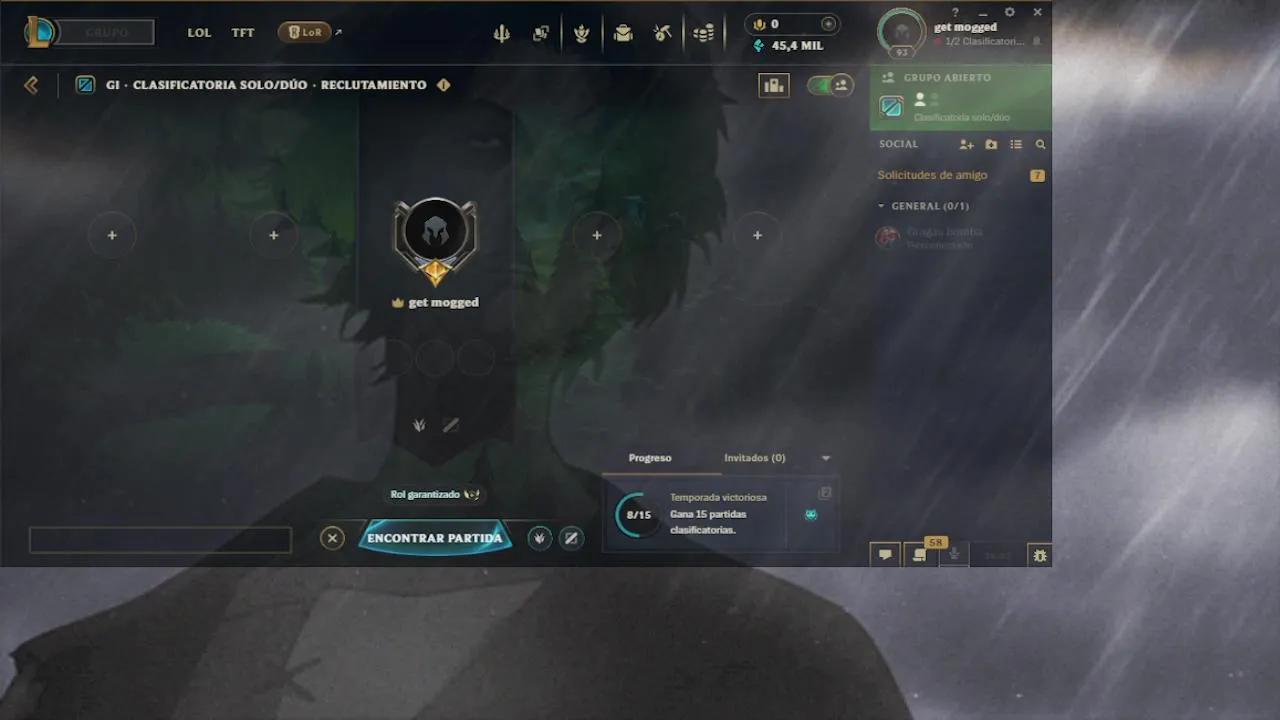Cancel with the X next to Encontrar Partida
Screen dimensions: 1280x720
pyautogui.click(x=332, y=538)
